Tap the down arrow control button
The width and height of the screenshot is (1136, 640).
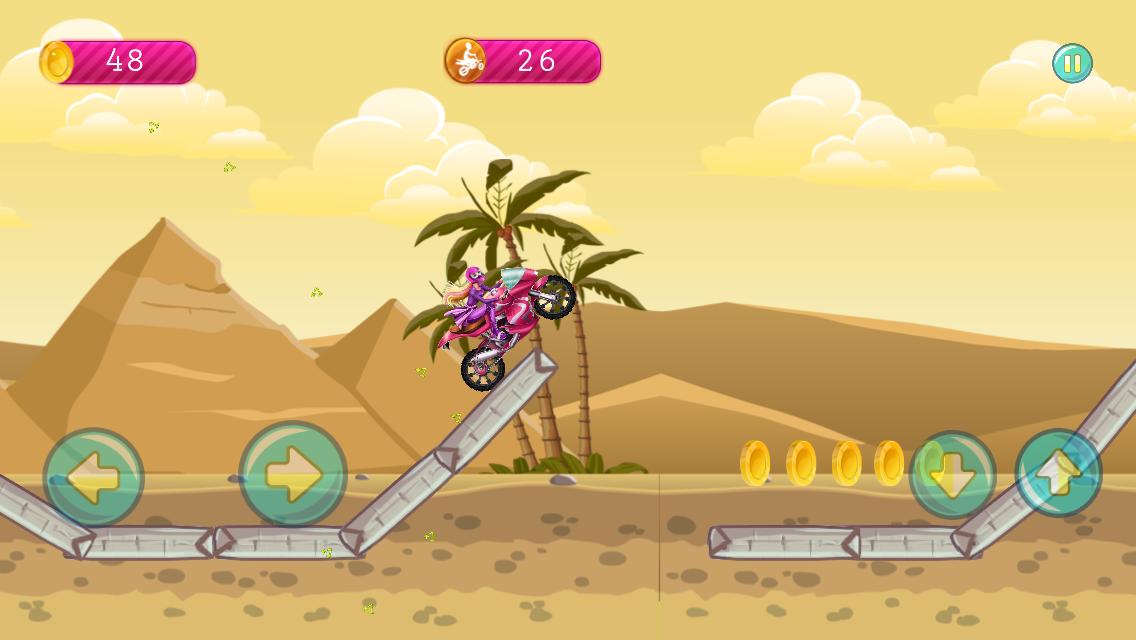pyautogui.click(x=952, y=475)
